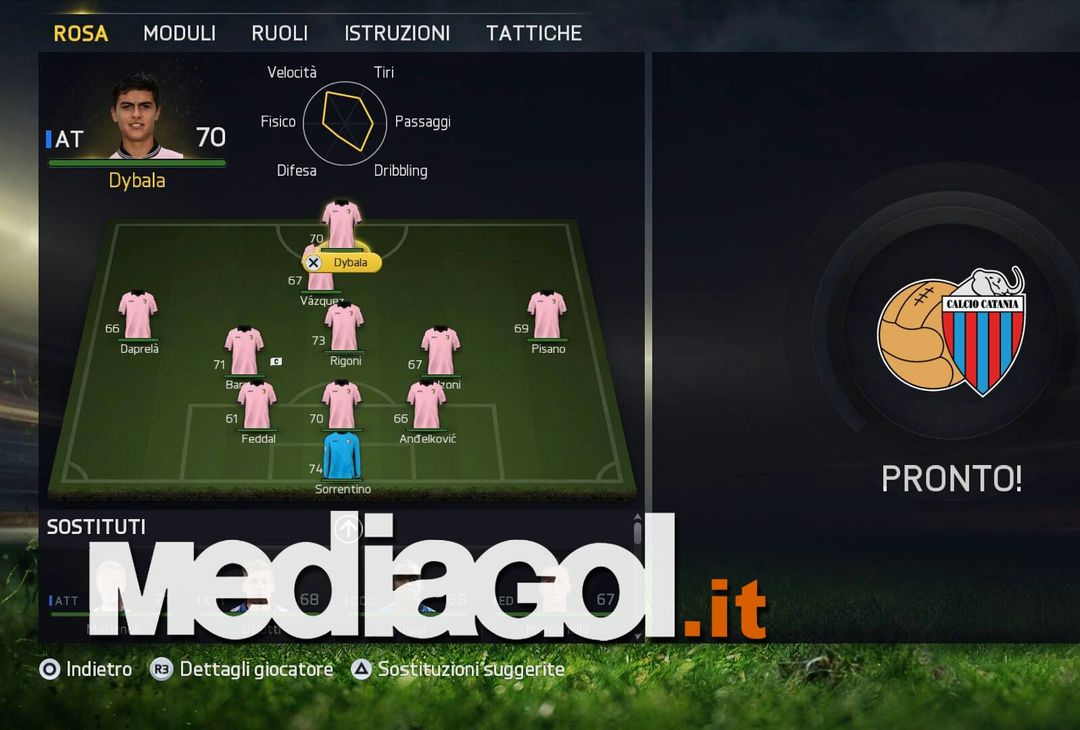Viewport: 1080px width, 730px height.
Task: Select player Daprelà on the pitch
Action: 138,316
